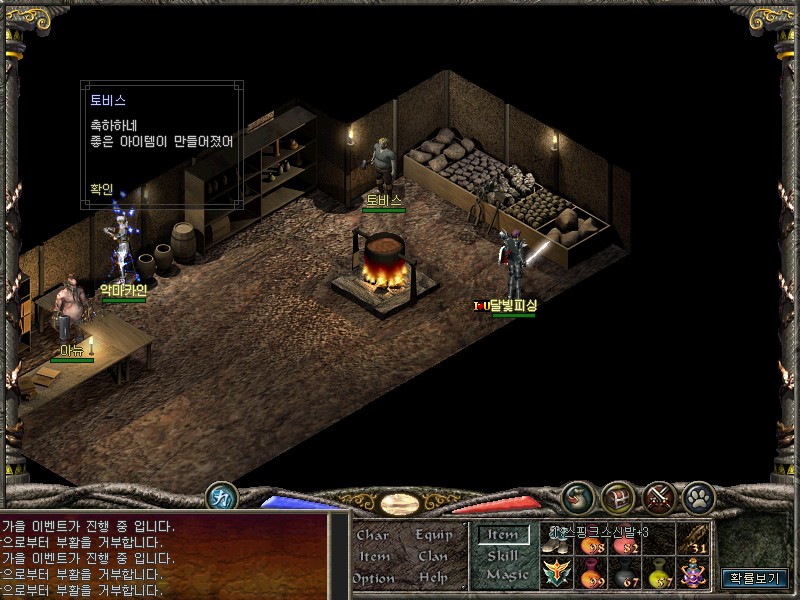Image resolution: width=800 pixels, height=600 pixels.
Task: Switch quick panel to the Item tab
Action: tap(503, 535)
